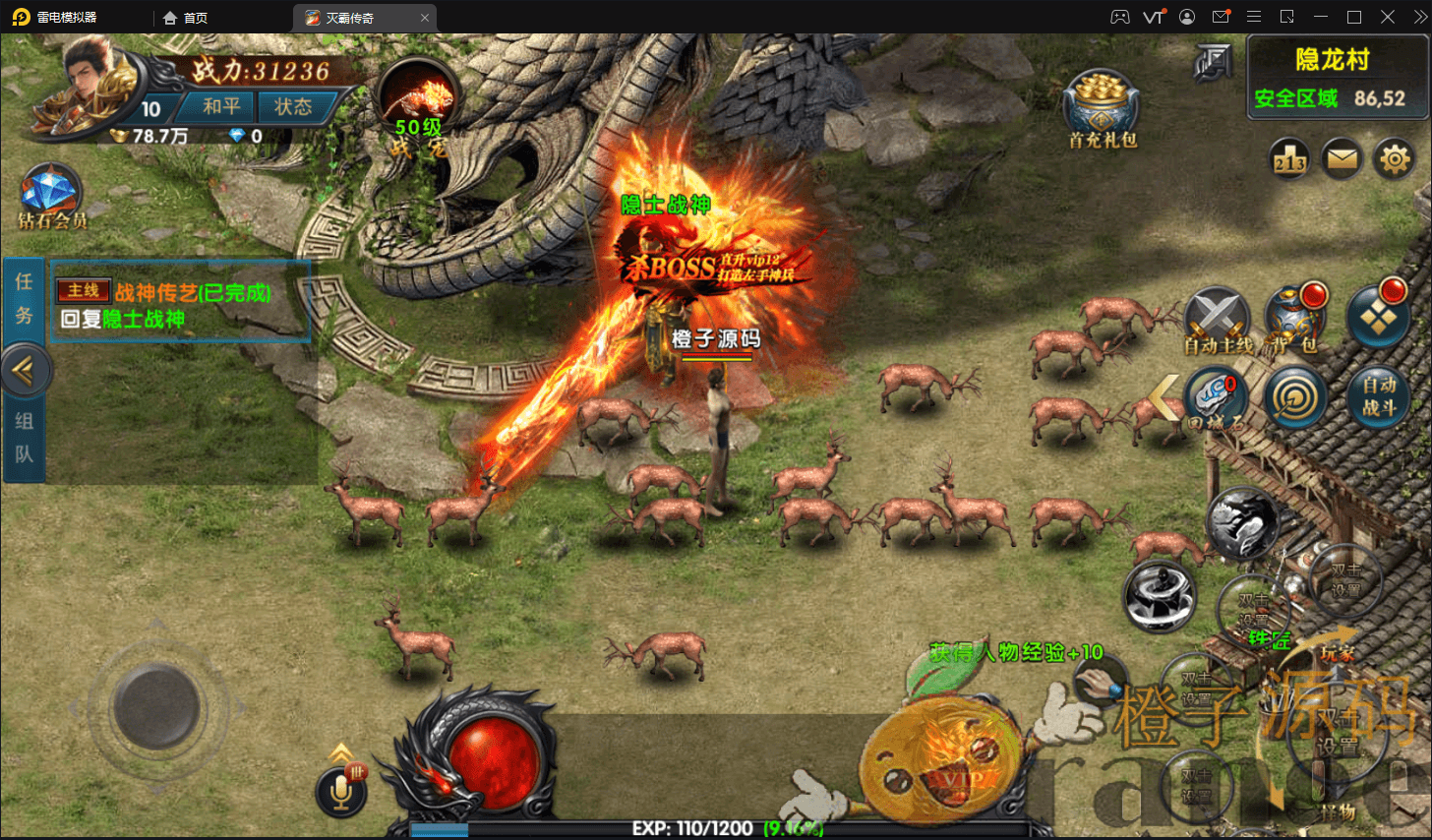Open the gear settings icon
Viewport: 1432px width, 840px height.
pyautogui.click(x=1395, y=158)
